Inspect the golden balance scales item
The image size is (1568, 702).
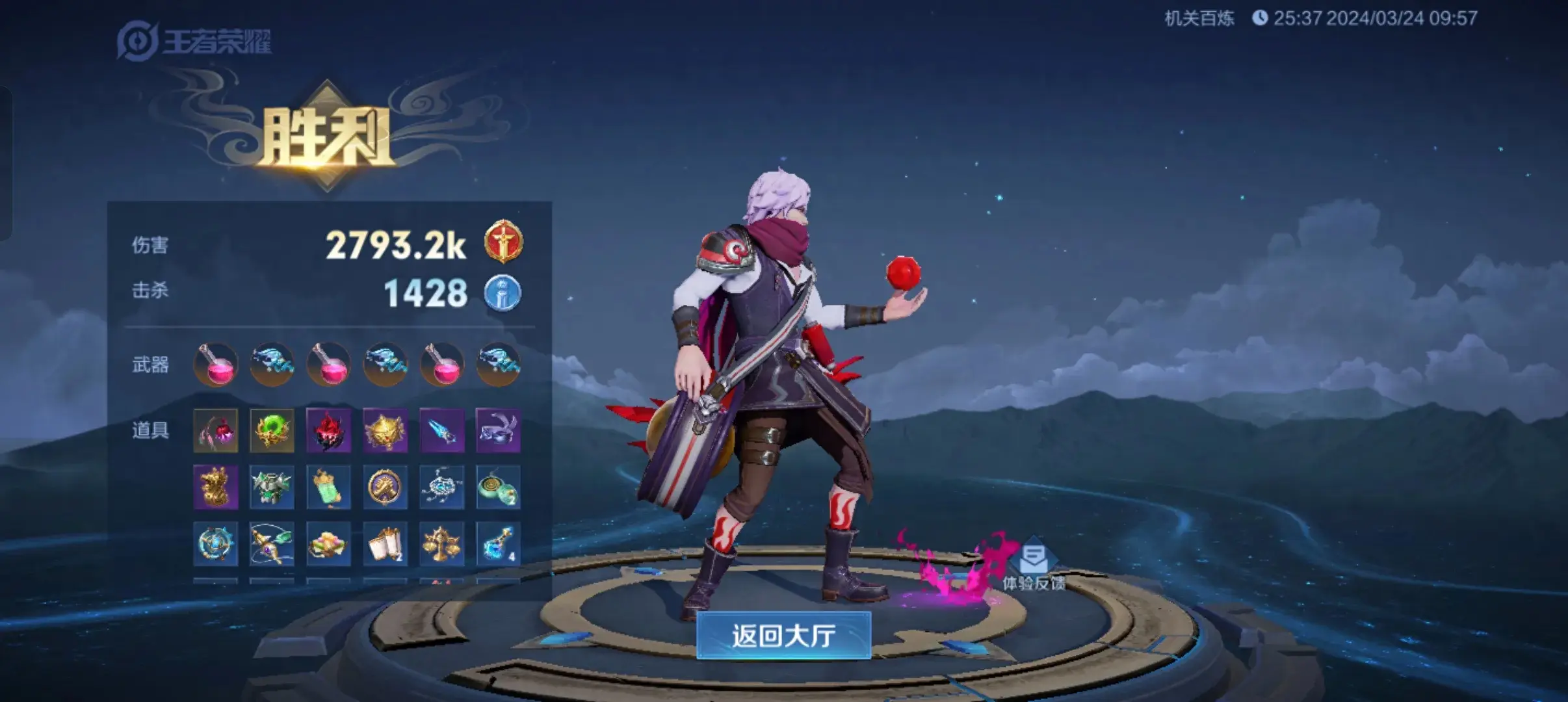441,543
